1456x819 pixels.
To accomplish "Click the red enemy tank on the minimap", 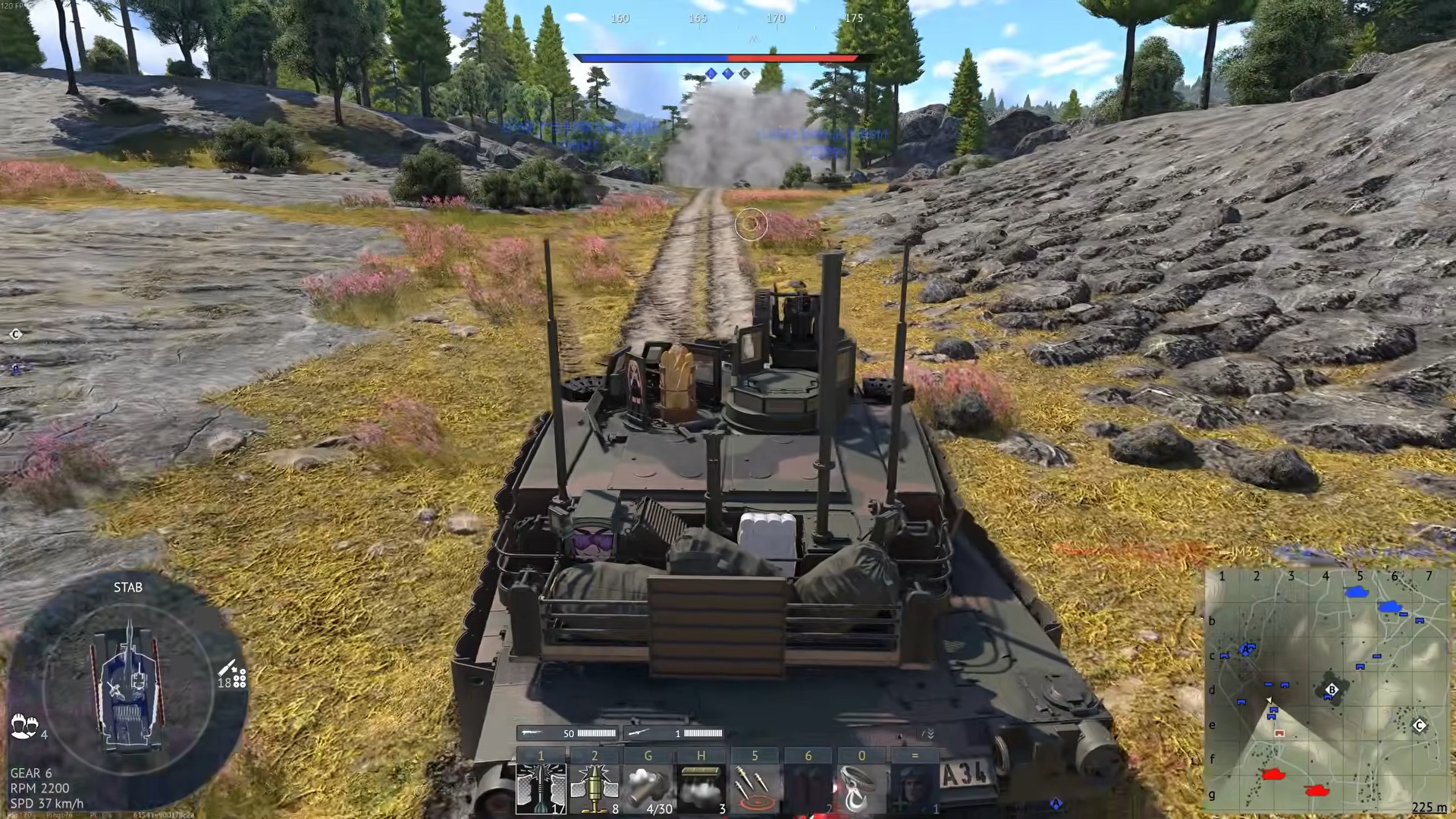I will 1273,775.
